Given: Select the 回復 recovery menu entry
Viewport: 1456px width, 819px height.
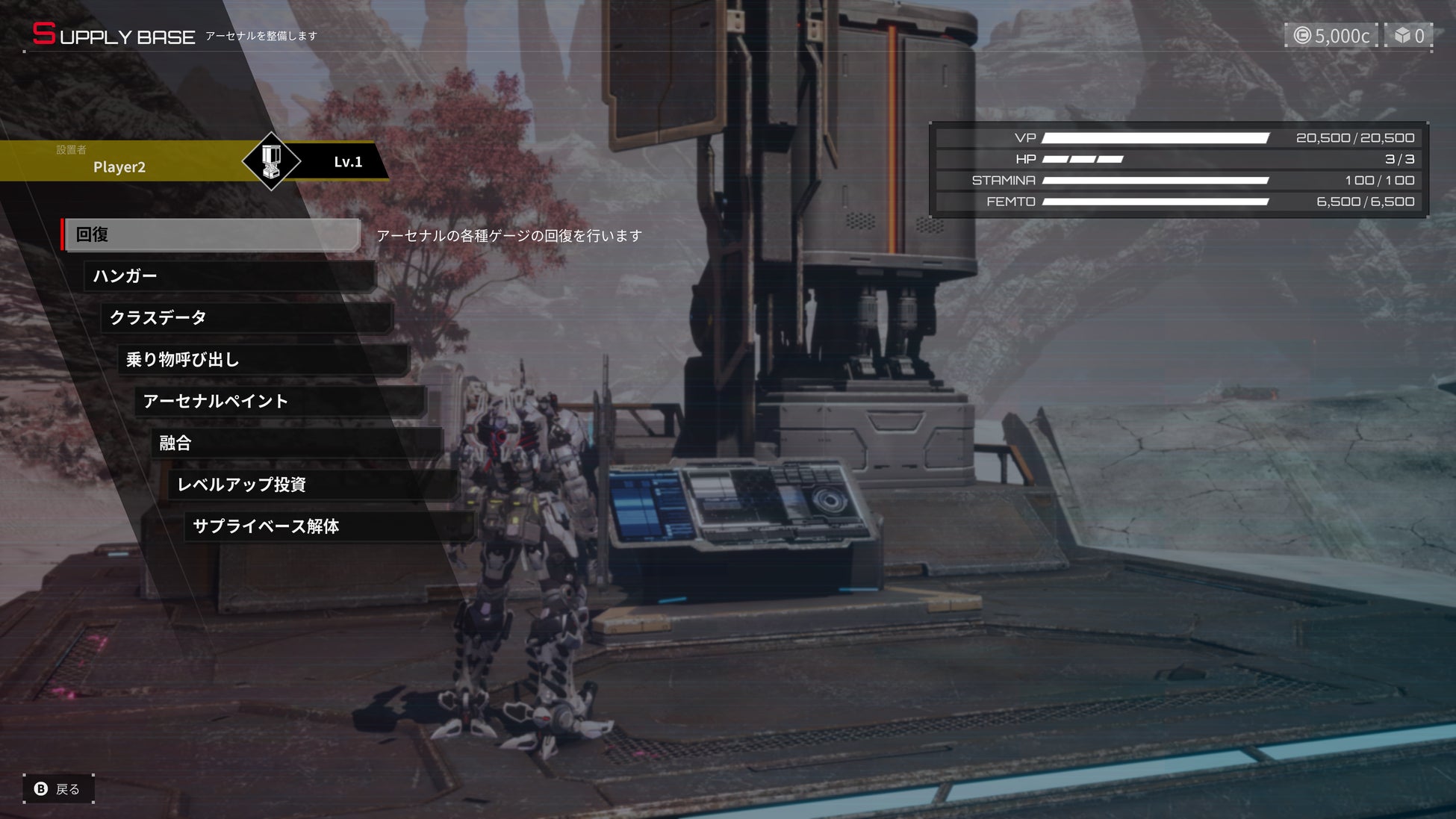Looking at the screenshot, I should tap(212, 235).
